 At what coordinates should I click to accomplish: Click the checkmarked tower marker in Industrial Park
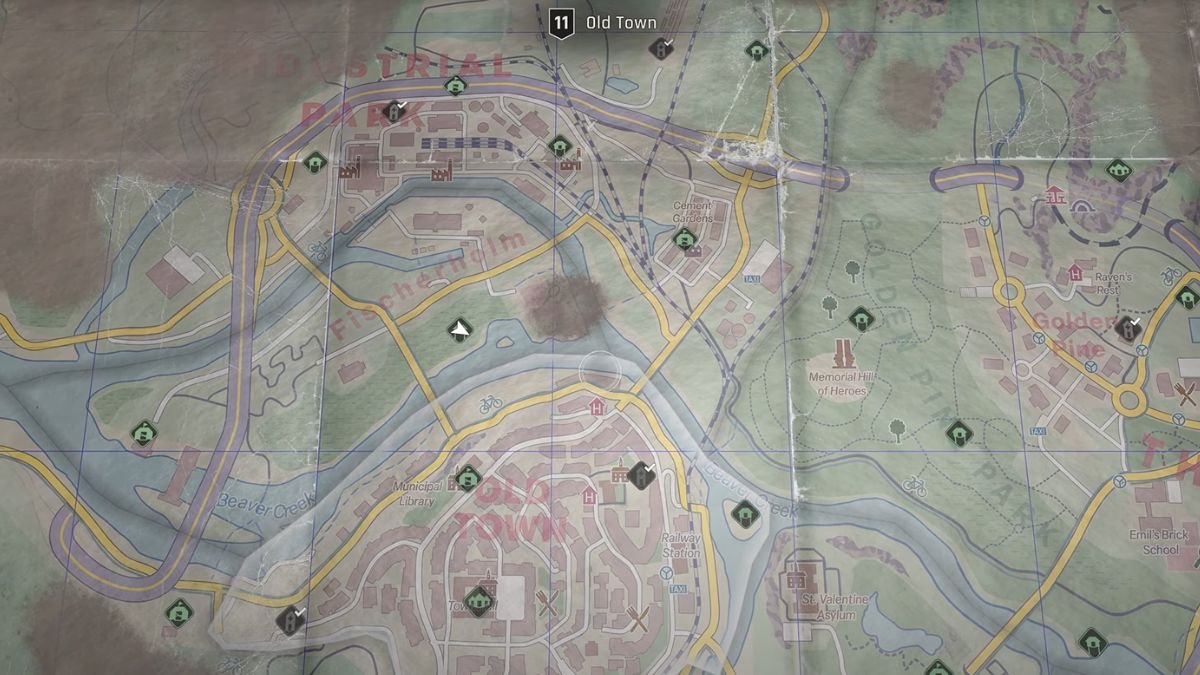[x=395, y=111]
